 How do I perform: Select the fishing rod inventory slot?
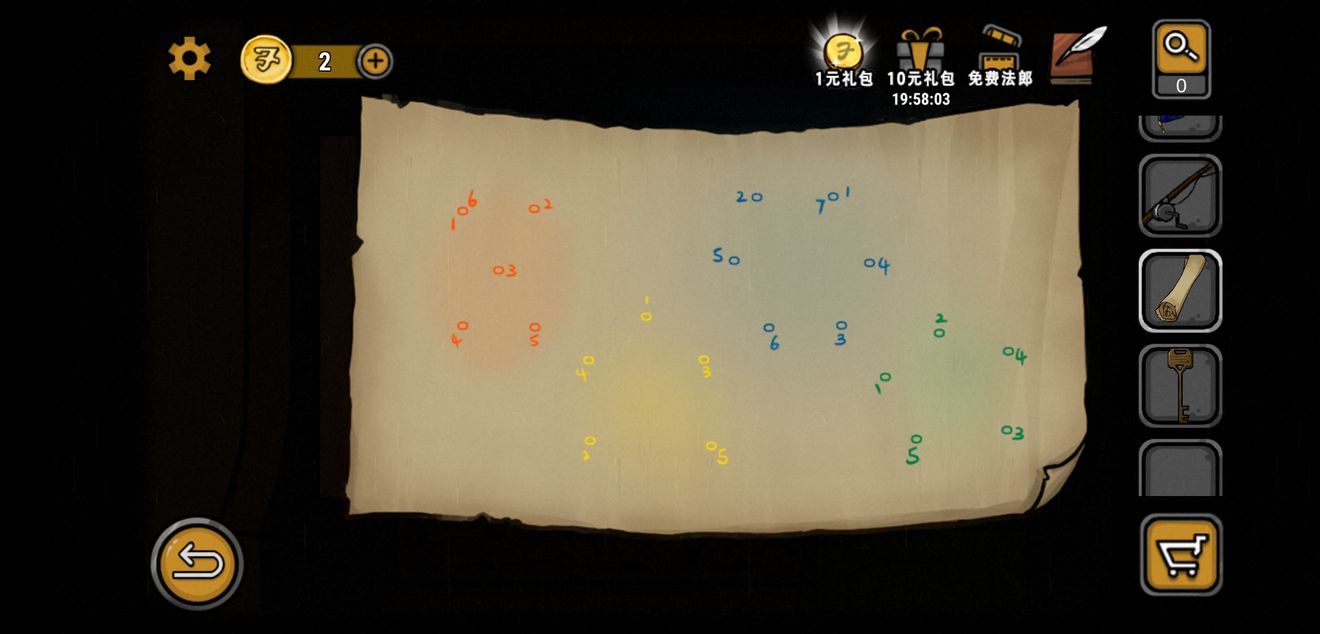click(x=1180, y=196)
